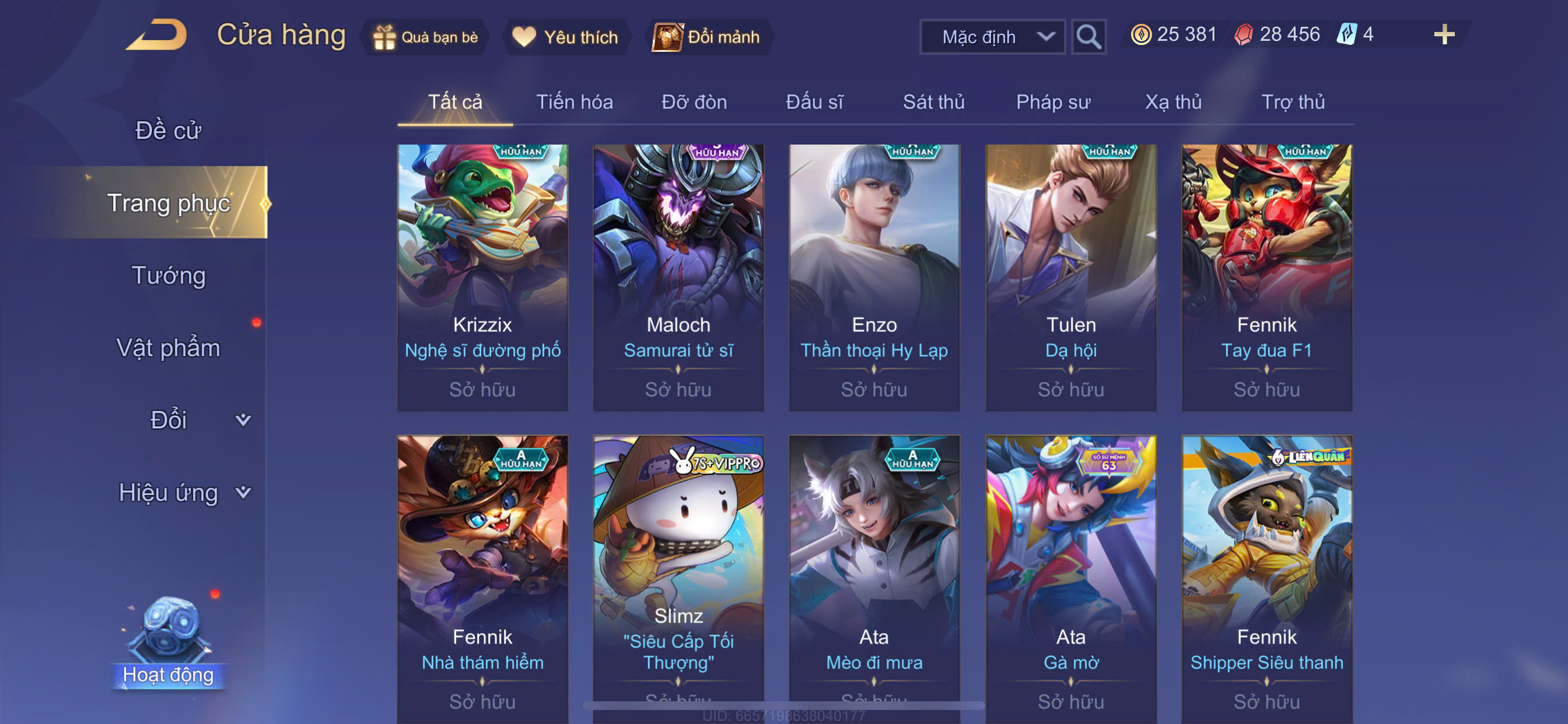View the Fennik Tay đua F1 skin
Image resolution: width=1568 pixels, height=724 pixels.
point(1266,277)
